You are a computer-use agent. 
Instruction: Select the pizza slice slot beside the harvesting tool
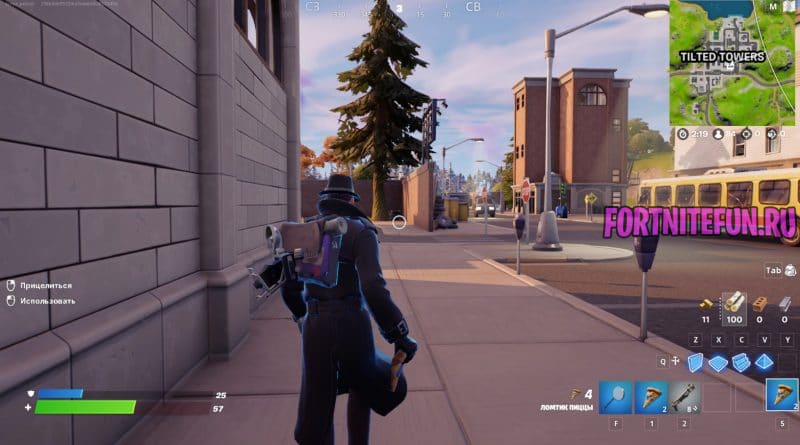click(x=652, y=396)
